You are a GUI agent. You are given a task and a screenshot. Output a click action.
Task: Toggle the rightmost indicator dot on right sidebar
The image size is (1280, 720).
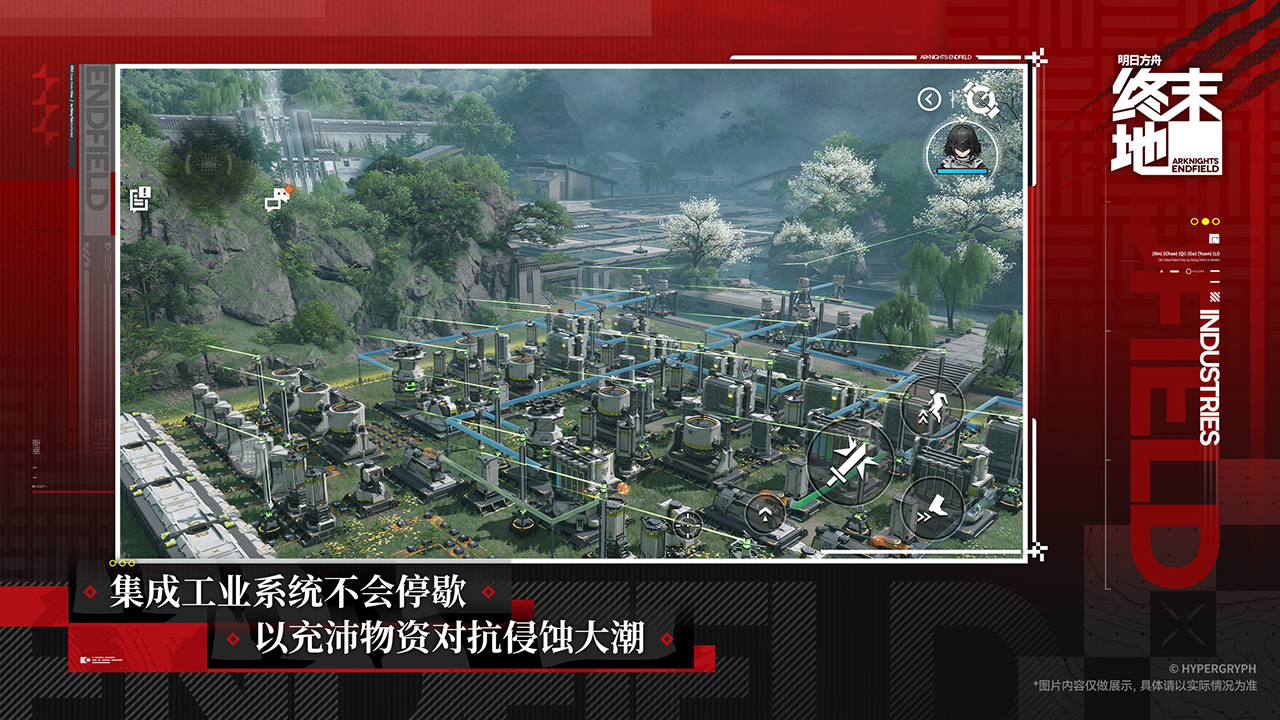(x=1216, y=221)
